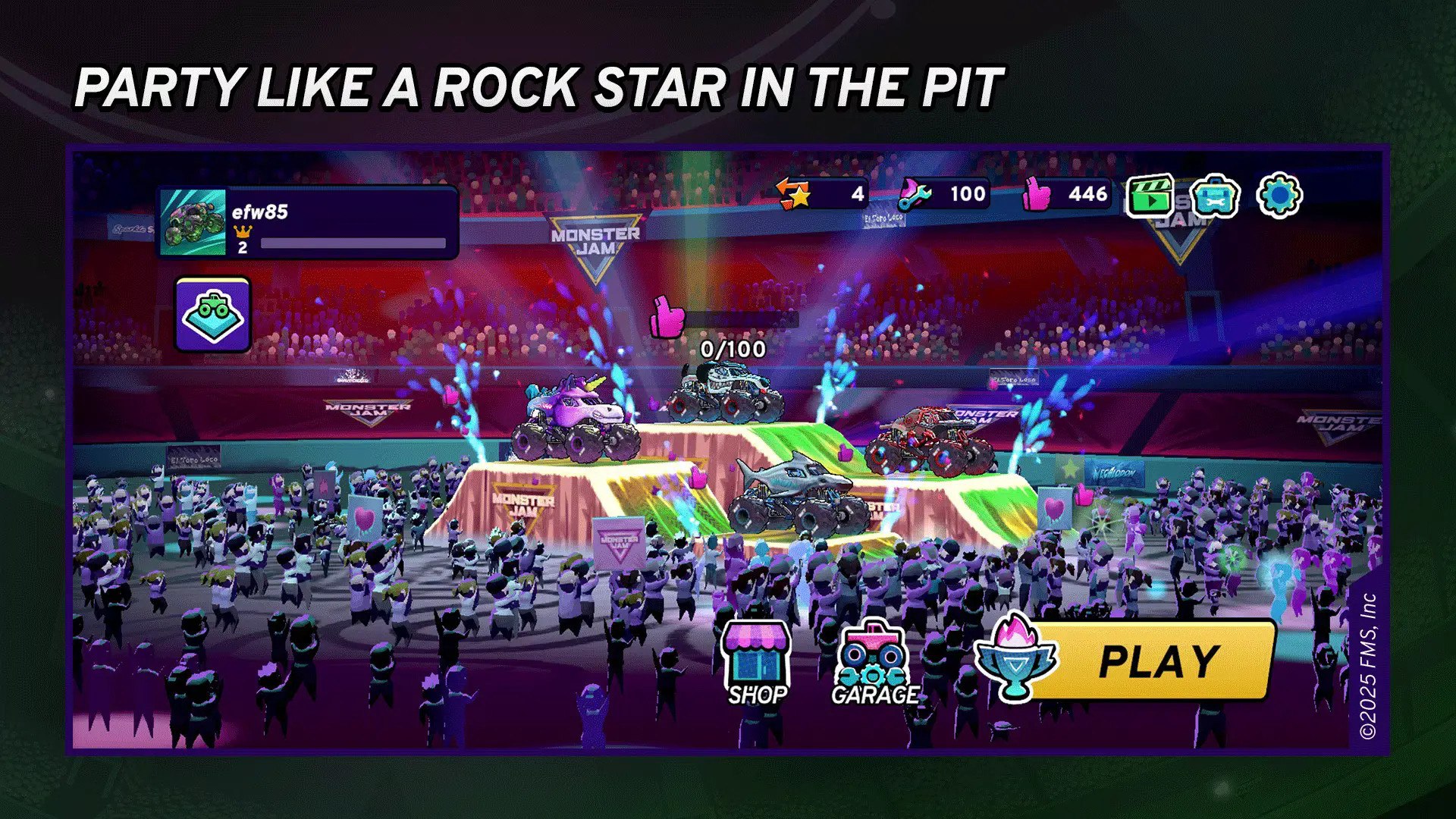Screen dimensions: 1456x819
Task: Open the settings gear
Action: pyautogui.click(x=1279, y=196)
